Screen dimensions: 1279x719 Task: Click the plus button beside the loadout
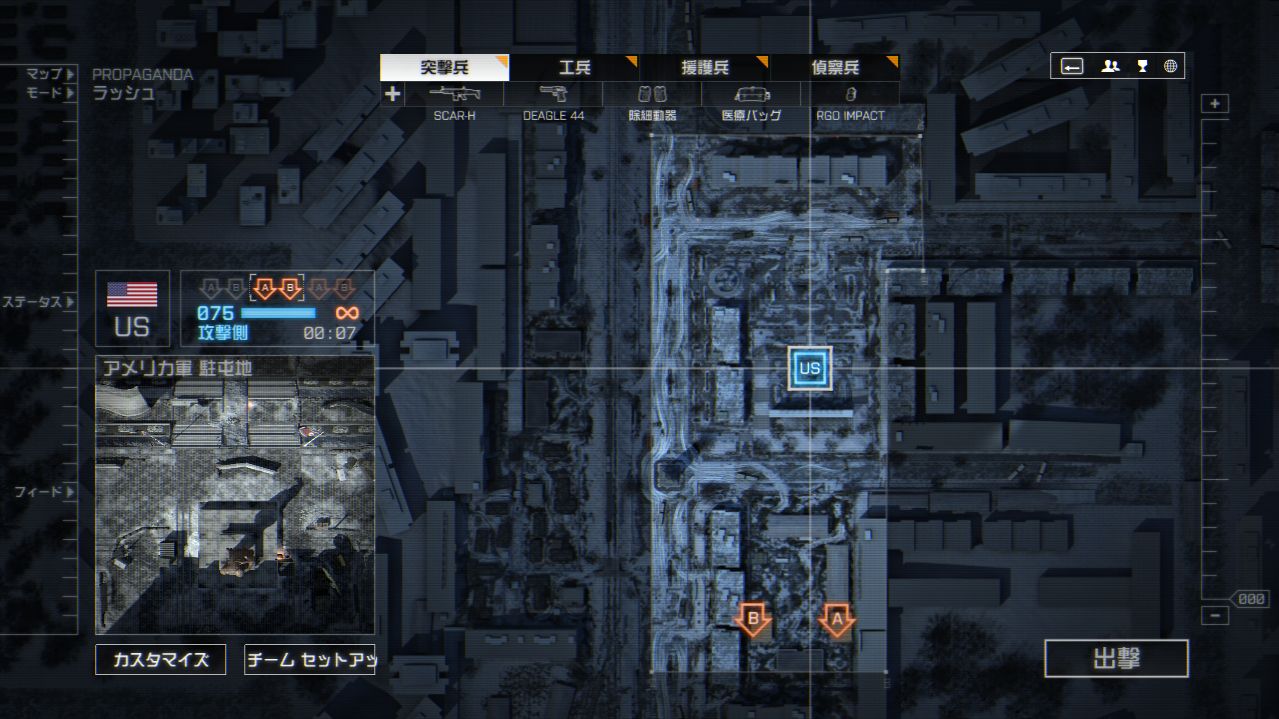pyautogui.click(x=392, y=94)
